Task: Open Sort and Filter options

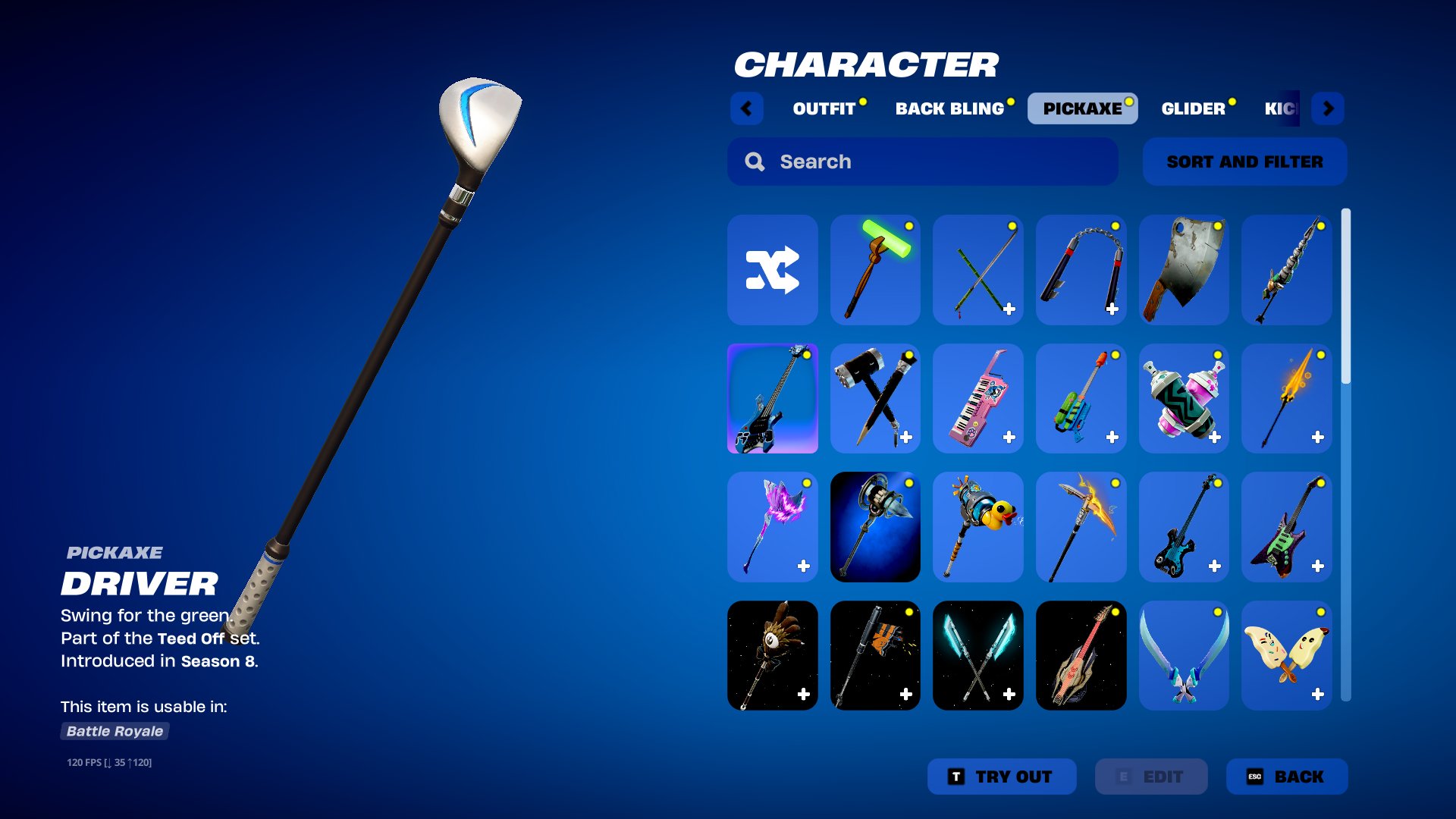Action: pos(1244,162)
